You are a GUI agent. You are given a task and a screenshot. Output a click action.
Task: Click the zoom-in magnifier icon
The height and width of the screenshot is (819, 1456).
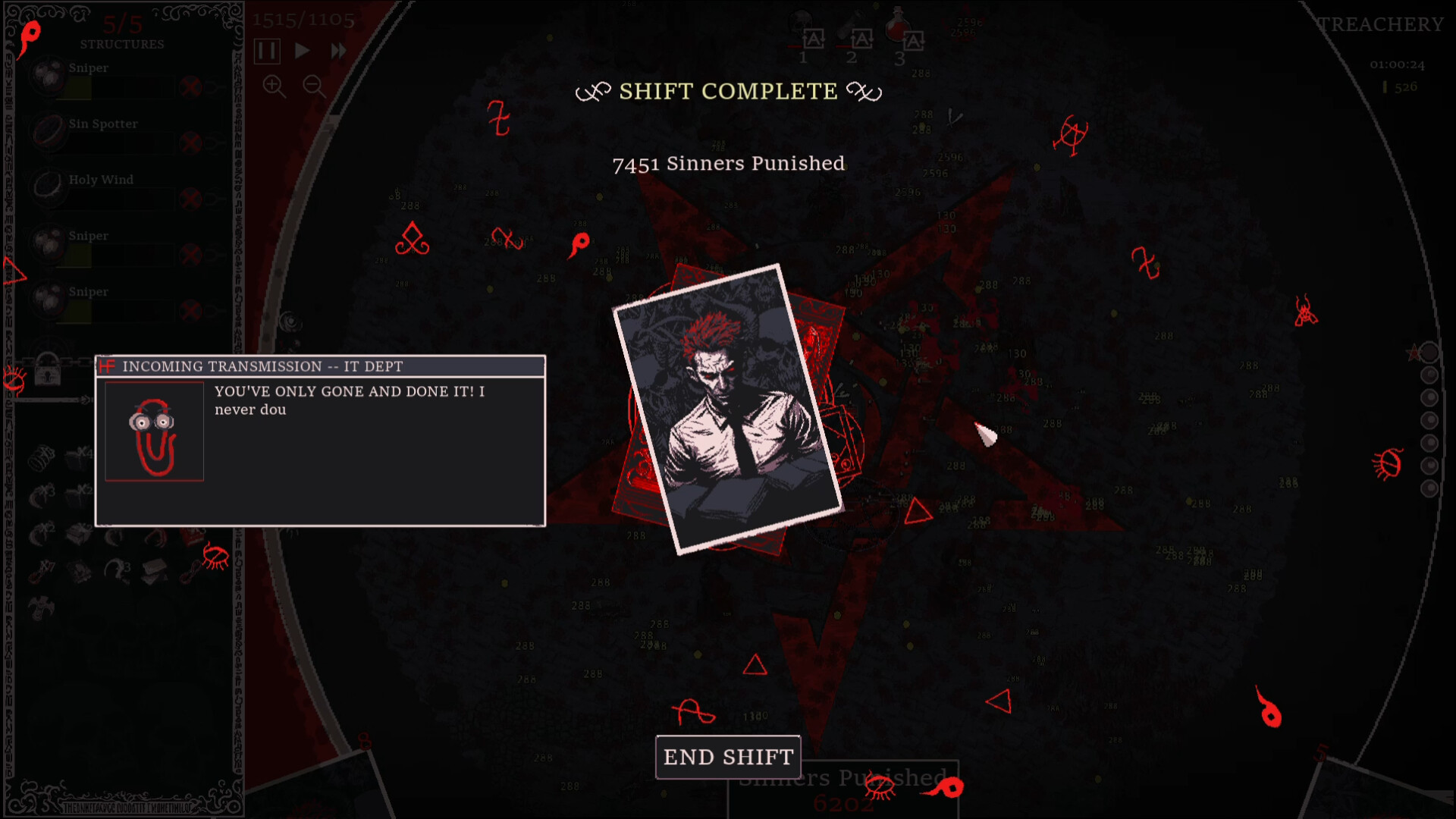(x=273, y=86)
